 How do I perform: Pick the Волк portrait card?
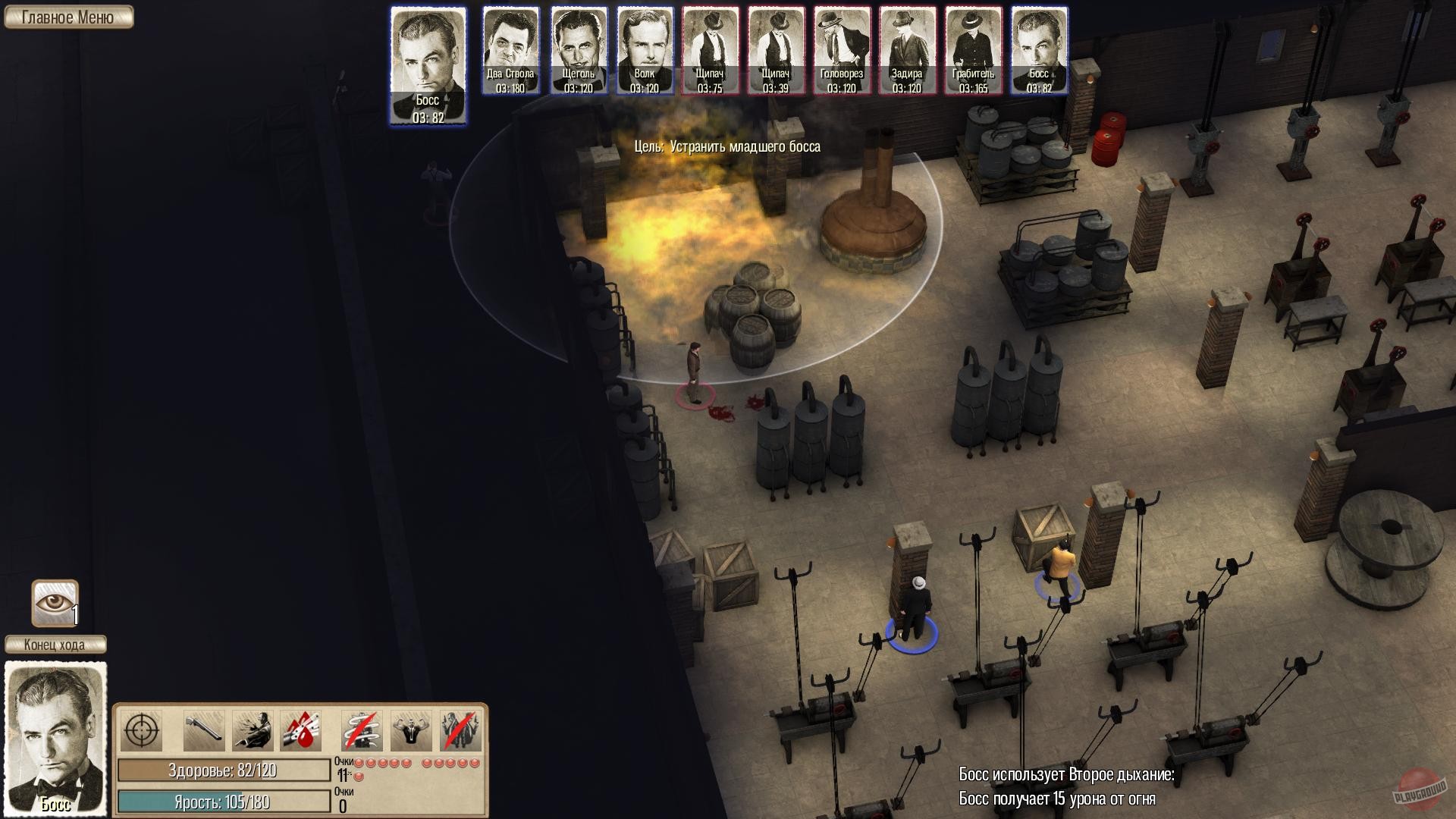click(x=645, y=51)
